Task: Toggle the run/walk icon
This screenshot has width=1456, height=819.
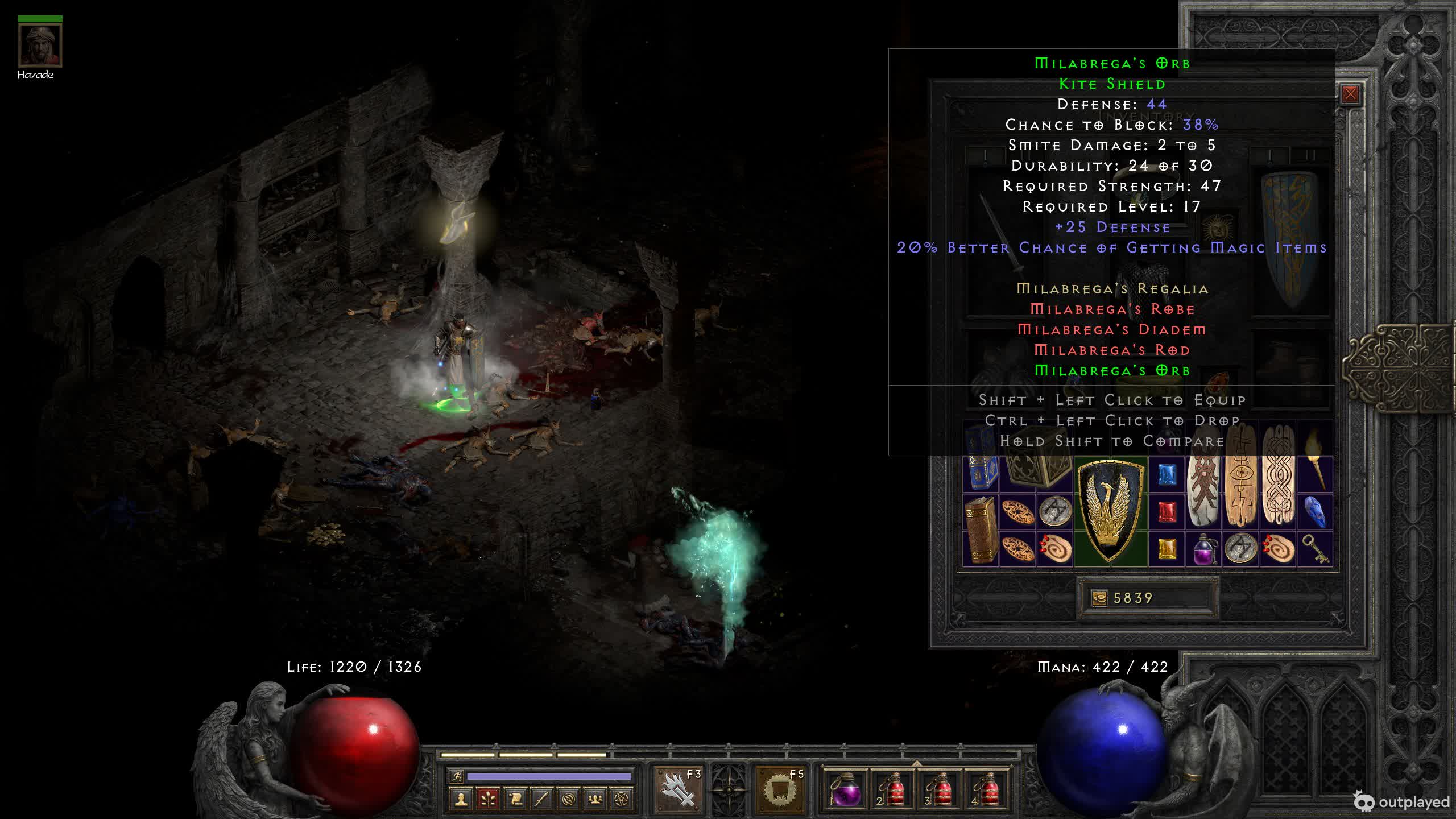Action: point(456,776)
